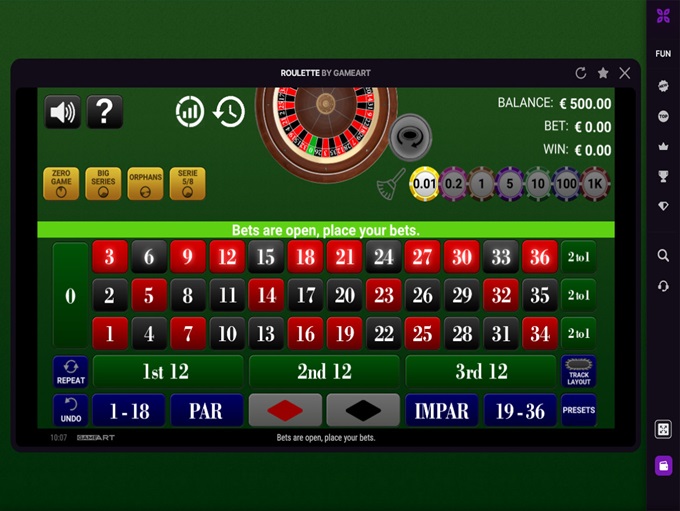Choose the 1K chip
Screen dimensions: 680x511
tap(595, 183)
